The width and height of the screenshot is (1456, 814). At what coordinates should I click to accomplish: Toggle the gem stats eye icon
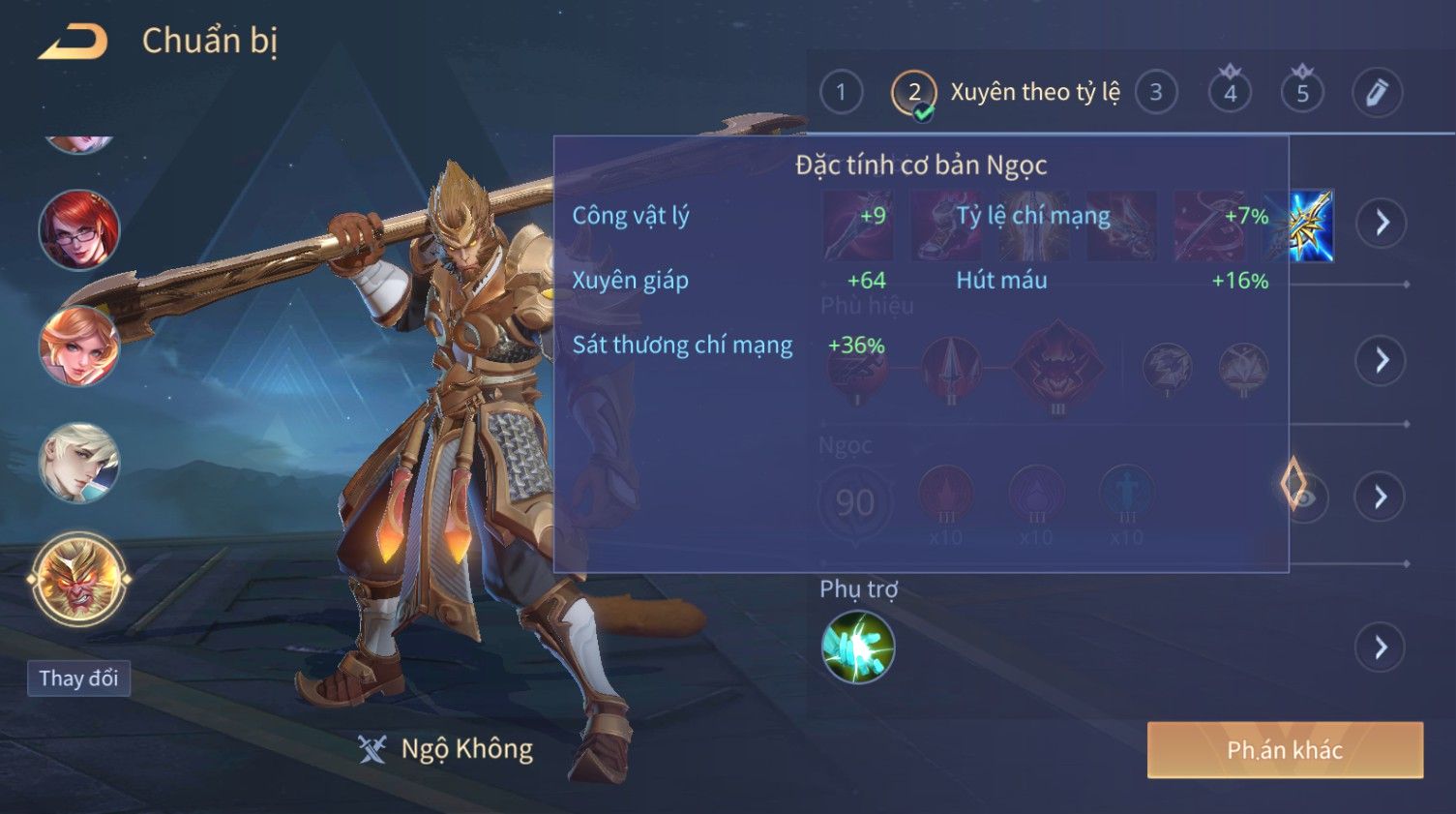(x=1303, y=497)
